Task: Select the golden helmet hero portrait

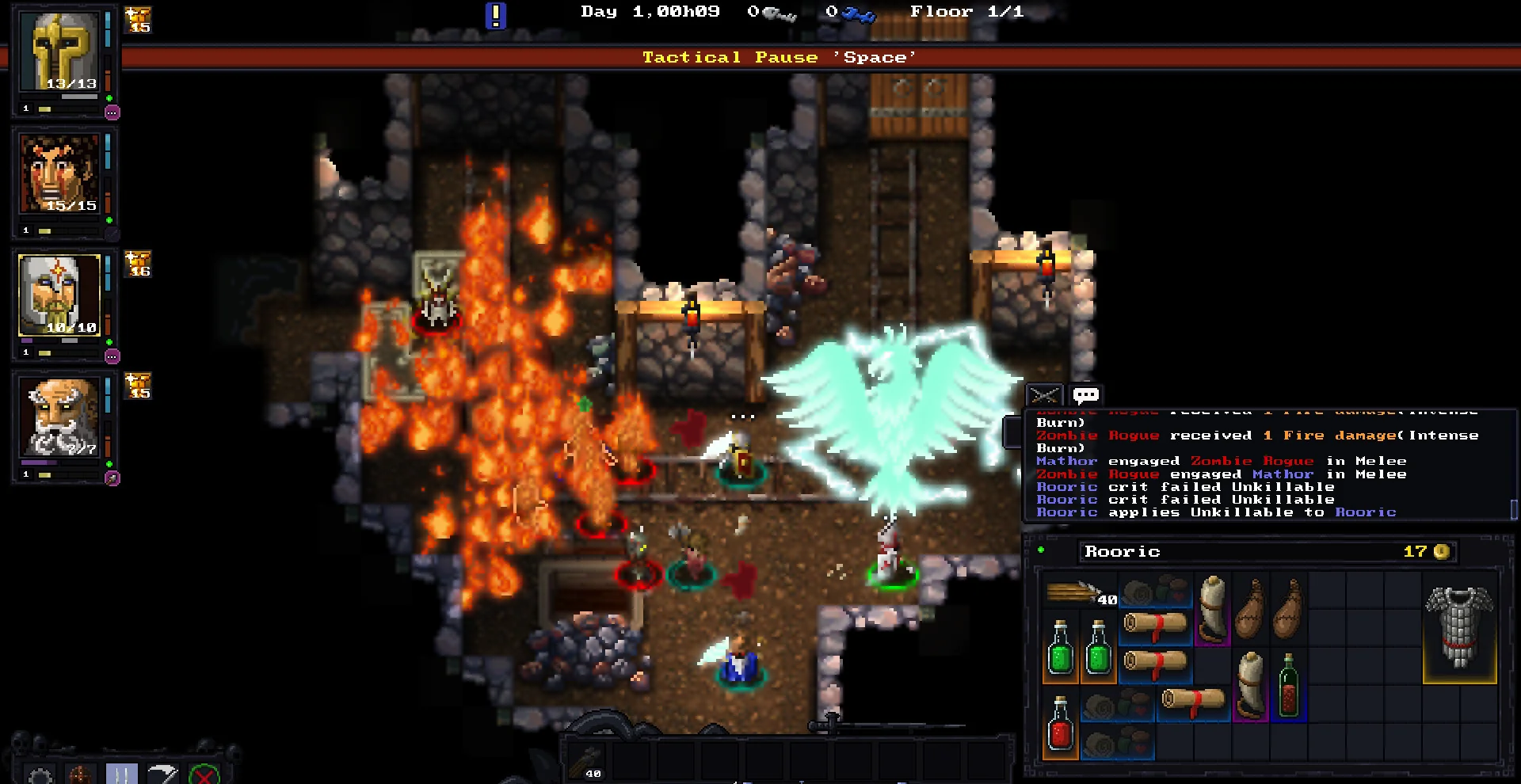Action: pos(60,52)
